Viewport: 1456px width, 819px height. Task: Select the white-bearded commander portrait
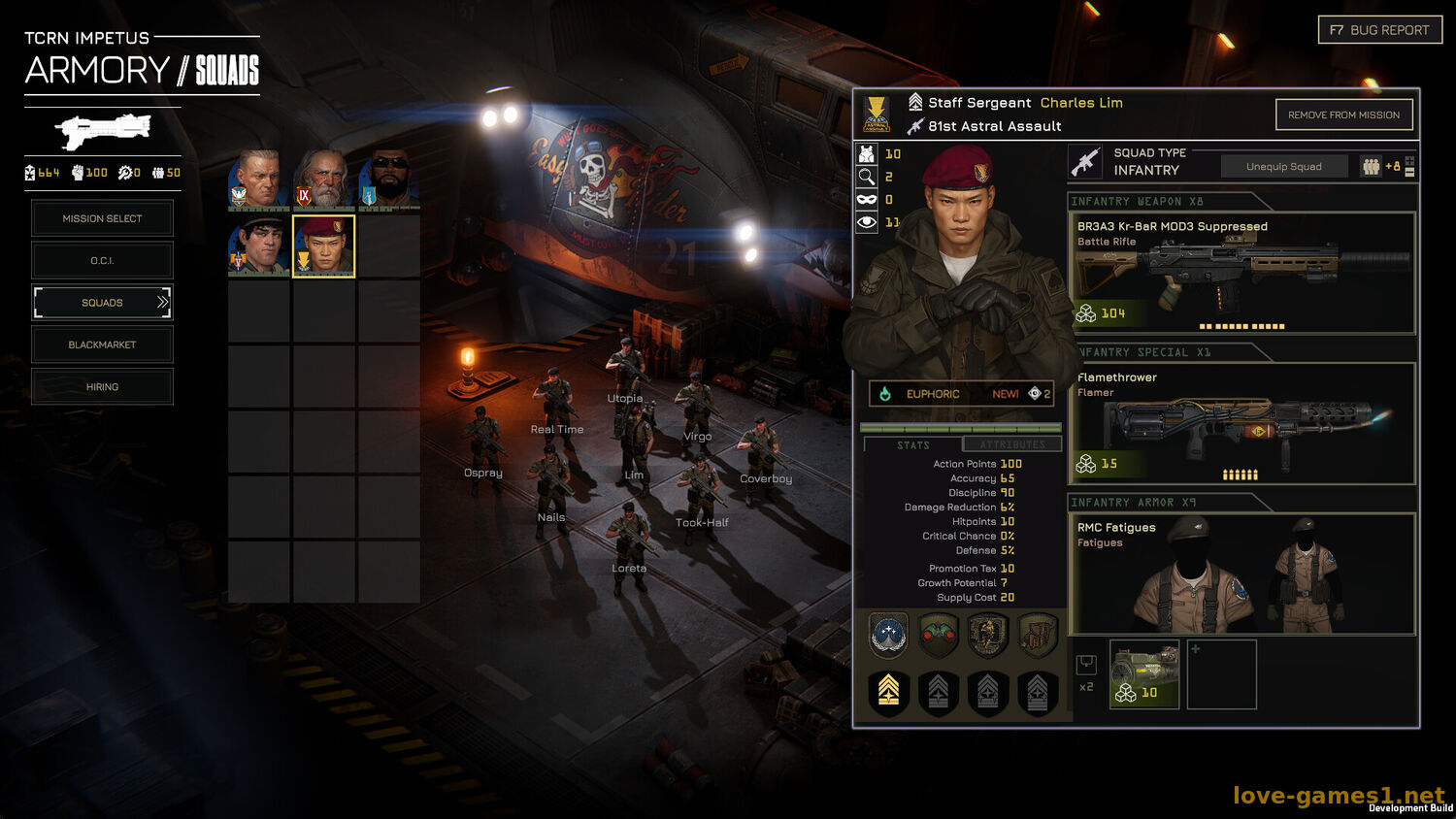click(x=323, y=180)
